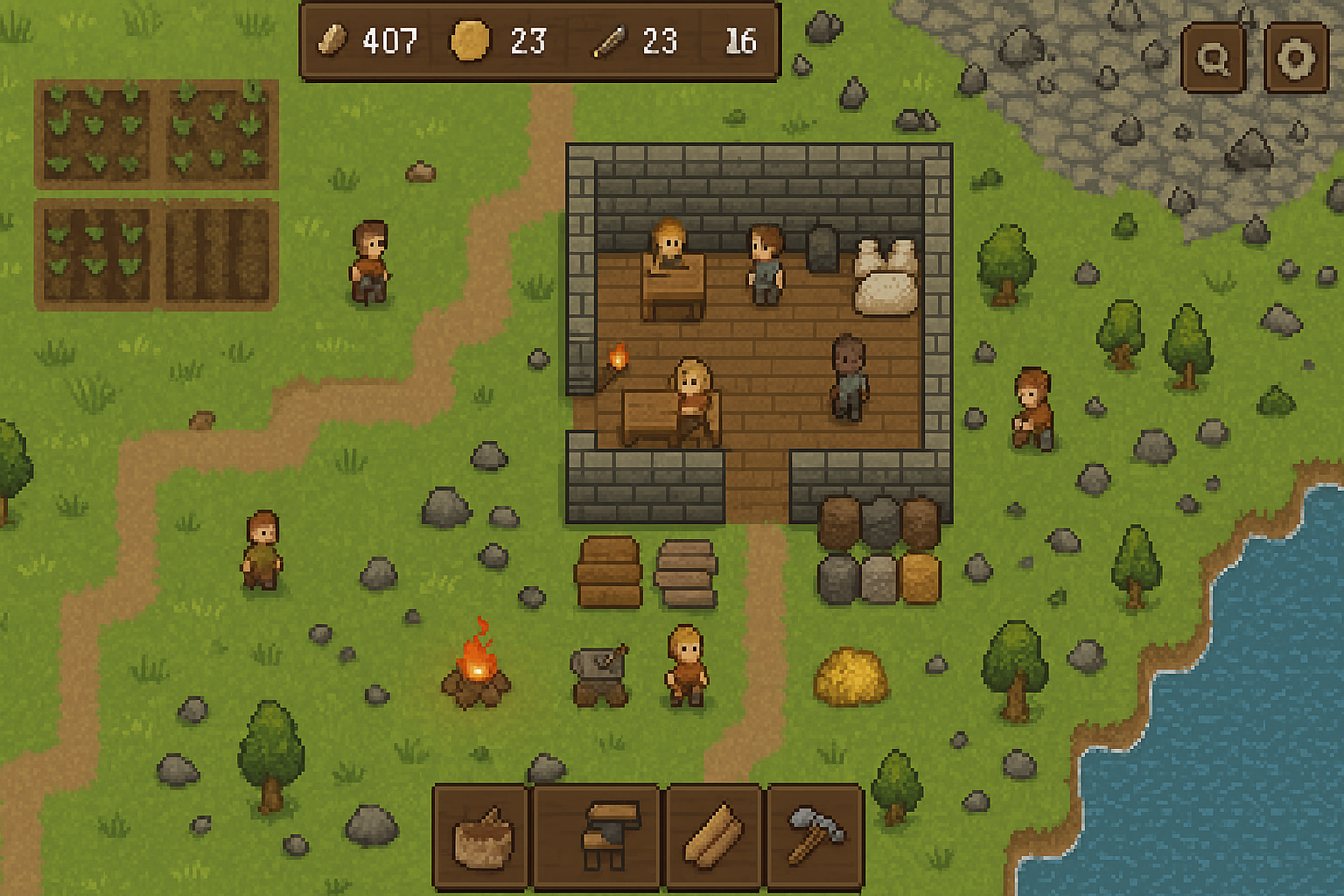The image size is (1344, 896).
Task: Pick the hammer tool in the hotbar
Action: pyautogui.click(x=815, y=837)
